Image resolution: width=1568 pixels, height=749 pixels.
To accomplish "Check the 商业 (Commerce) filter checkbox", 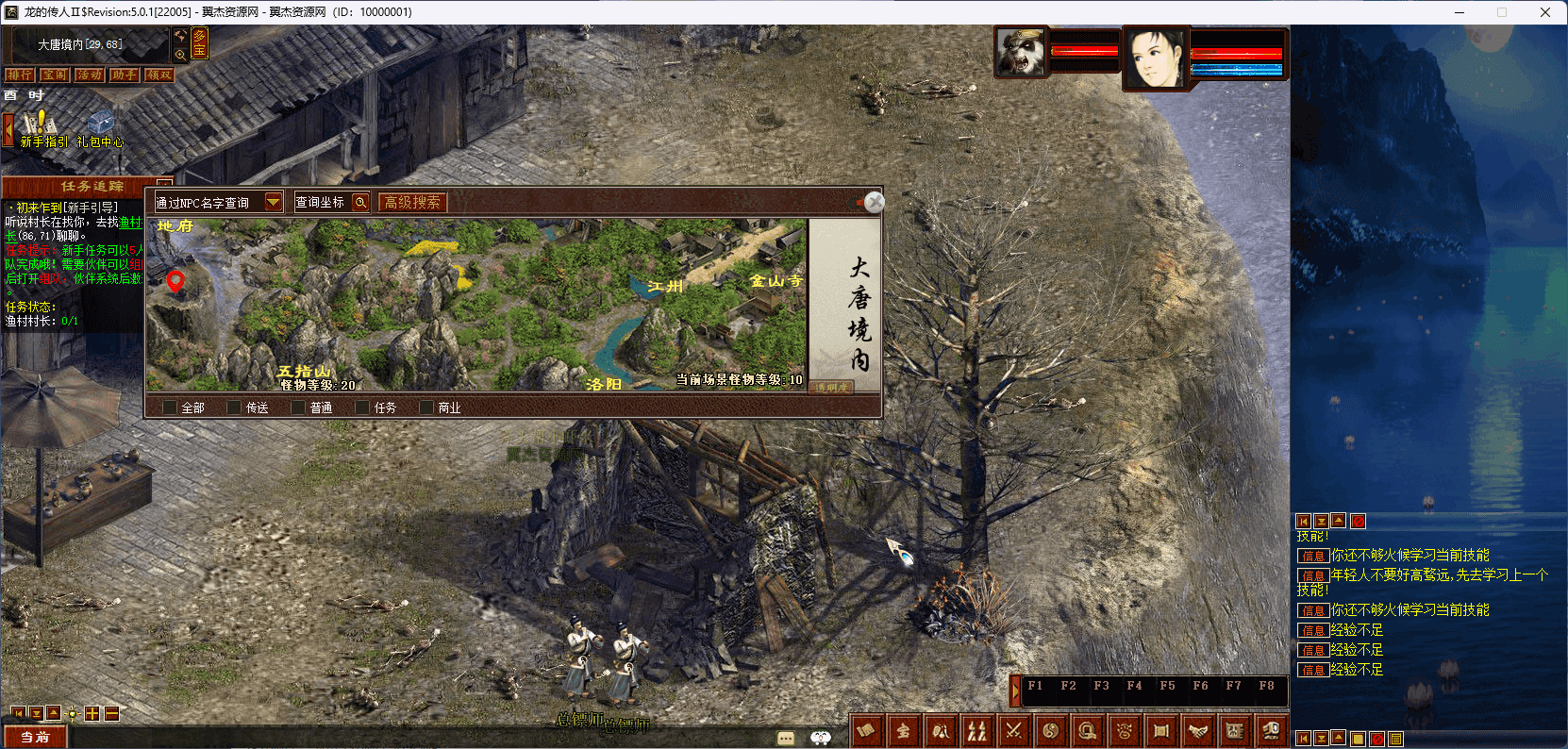I will point(426,408).
